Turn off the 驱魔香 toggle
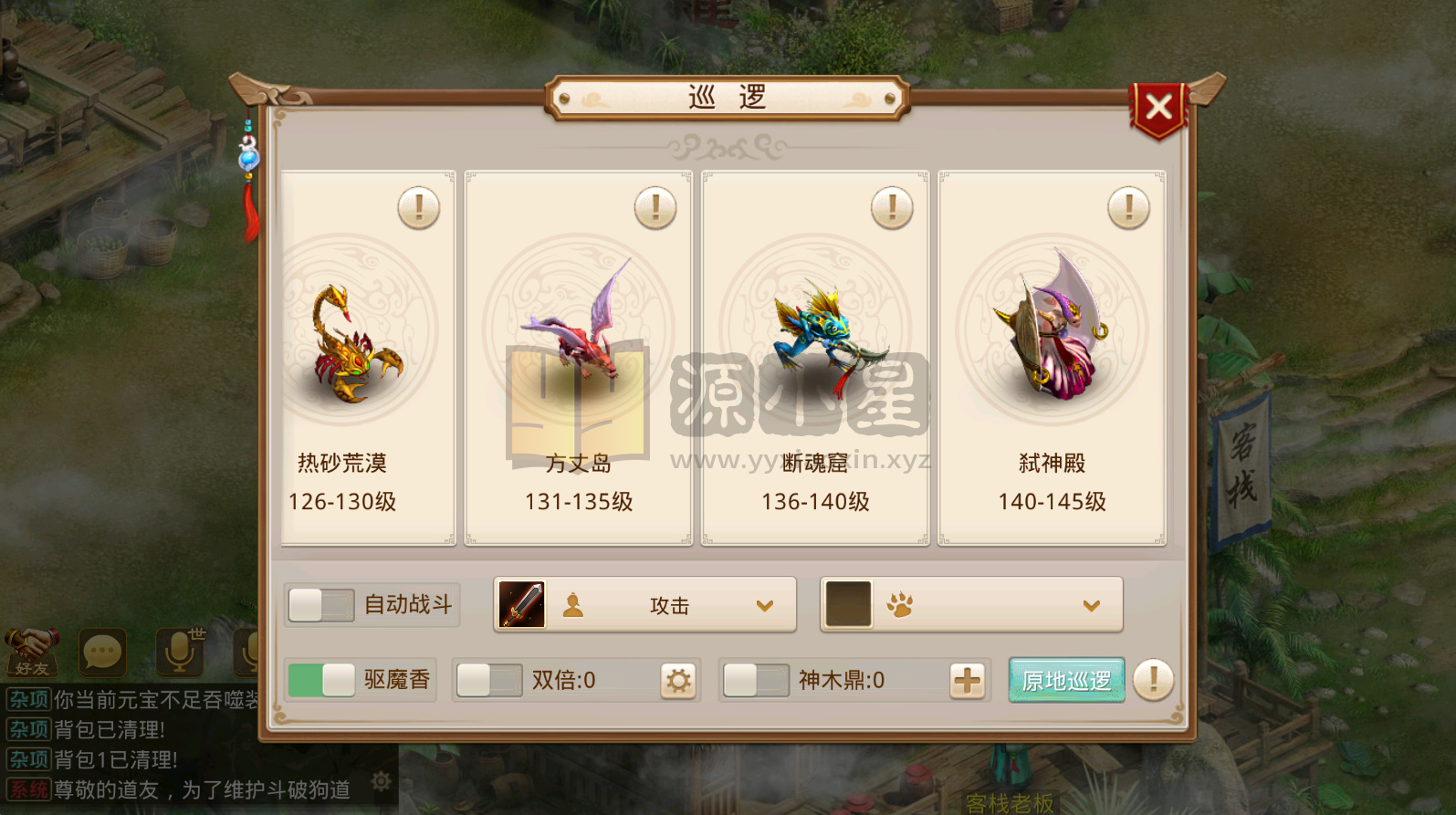 point(321,680)
